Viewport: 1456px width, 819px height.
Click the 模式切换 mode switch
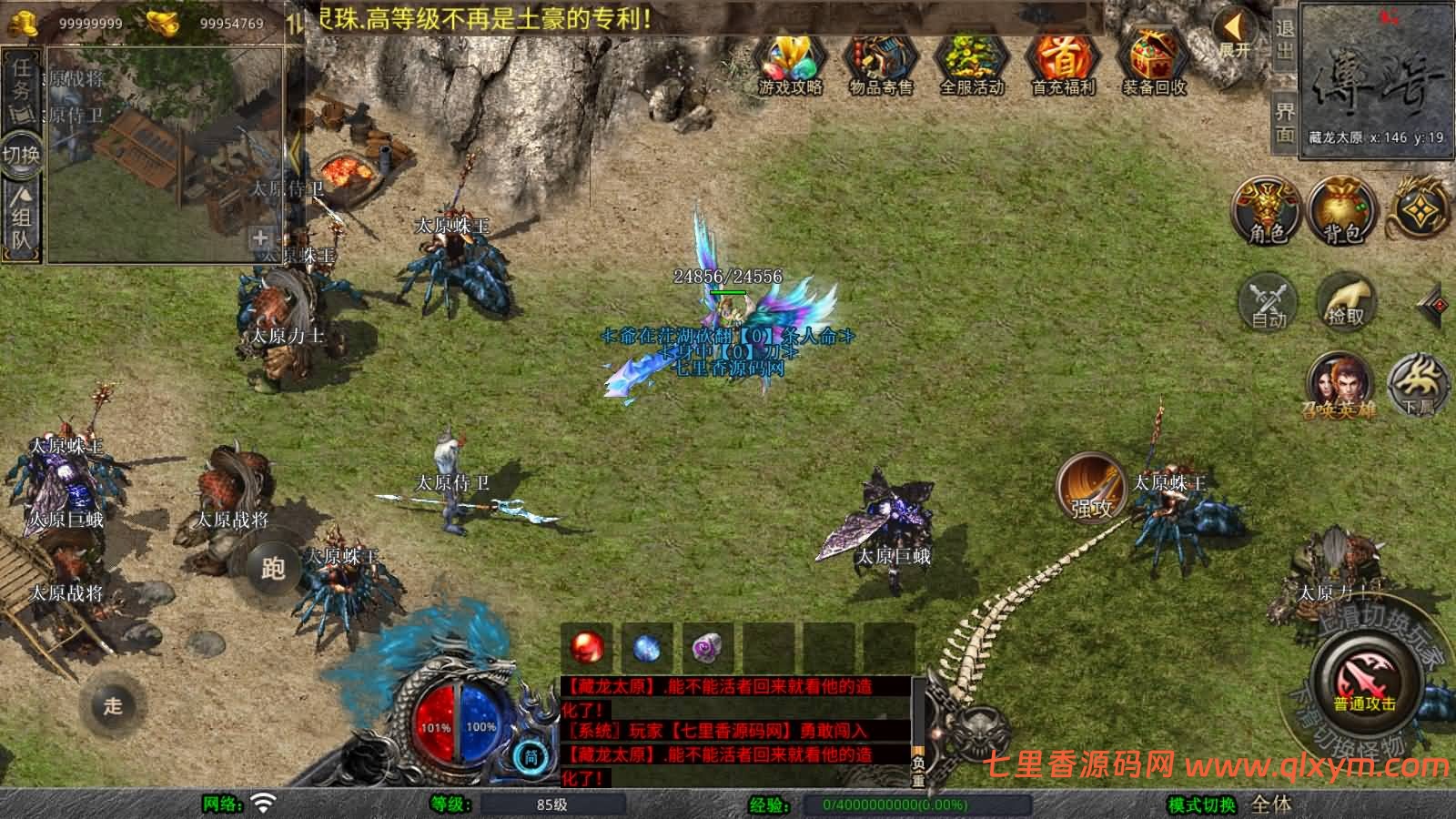[x=1203, y=804]
